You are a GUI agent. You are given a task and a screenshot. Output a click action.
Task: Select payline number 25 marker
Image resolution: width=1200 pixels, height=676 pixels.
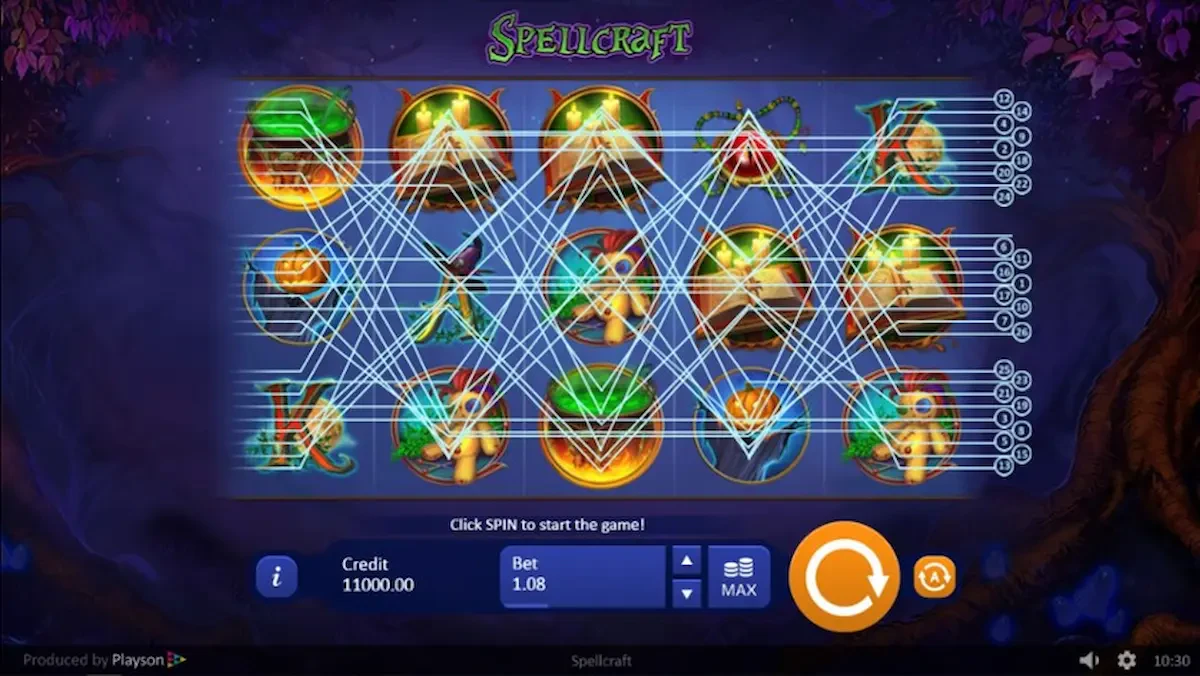coord(1004,368)
